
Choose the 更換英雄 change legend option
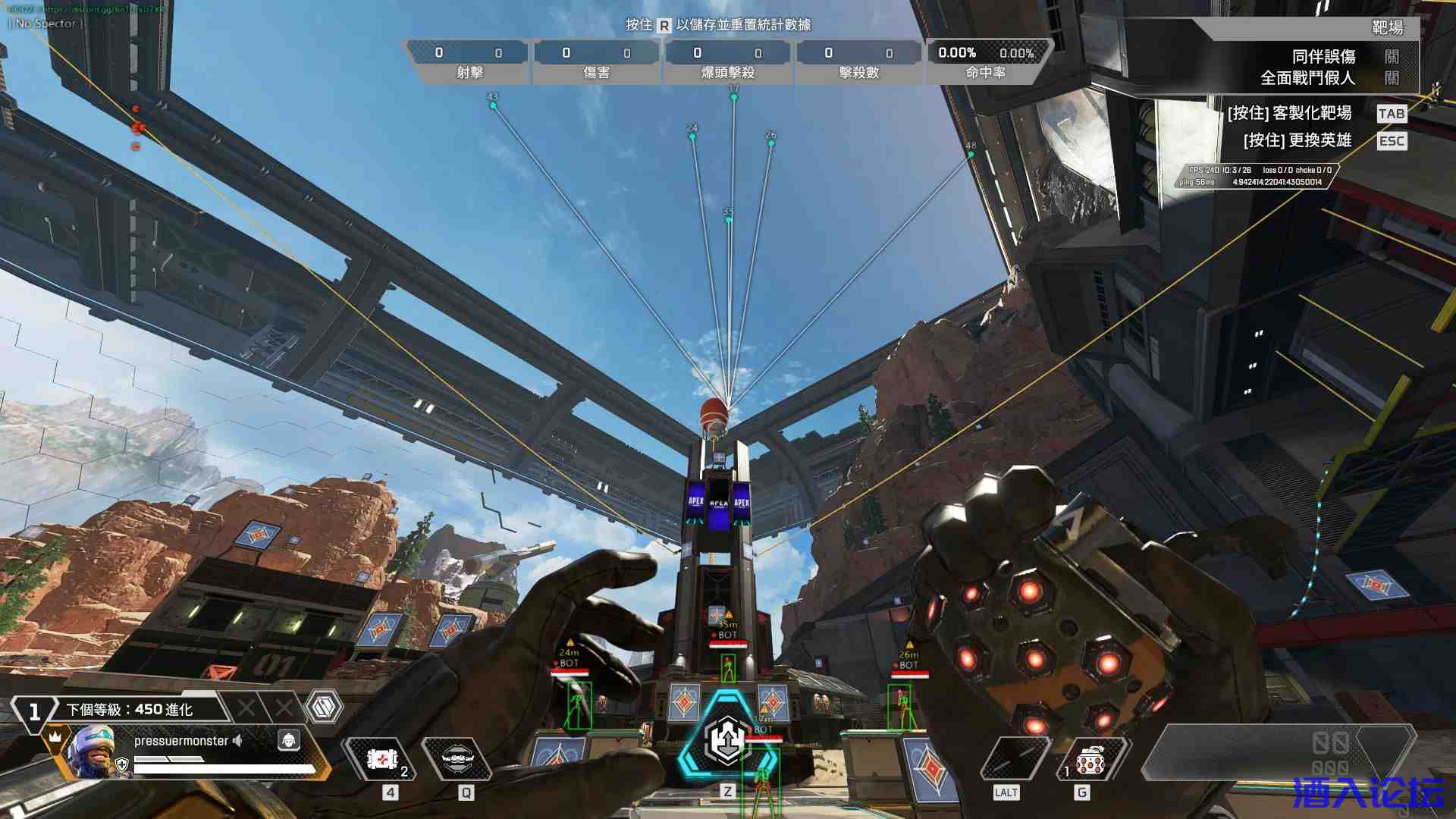1297,141
